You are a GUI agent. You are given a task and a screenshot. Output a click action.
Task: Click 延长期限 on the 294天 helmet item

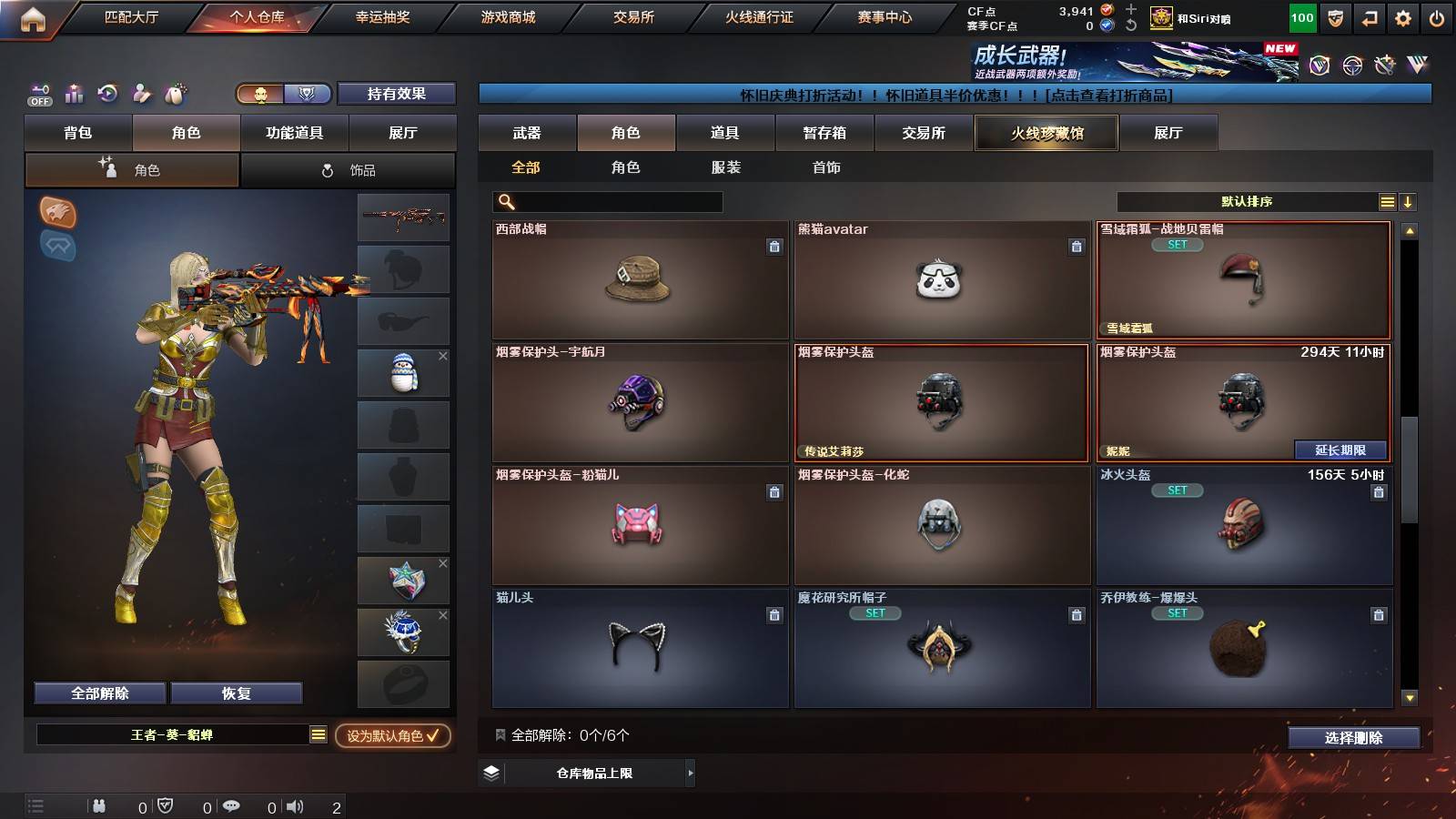coord(1340,450)
